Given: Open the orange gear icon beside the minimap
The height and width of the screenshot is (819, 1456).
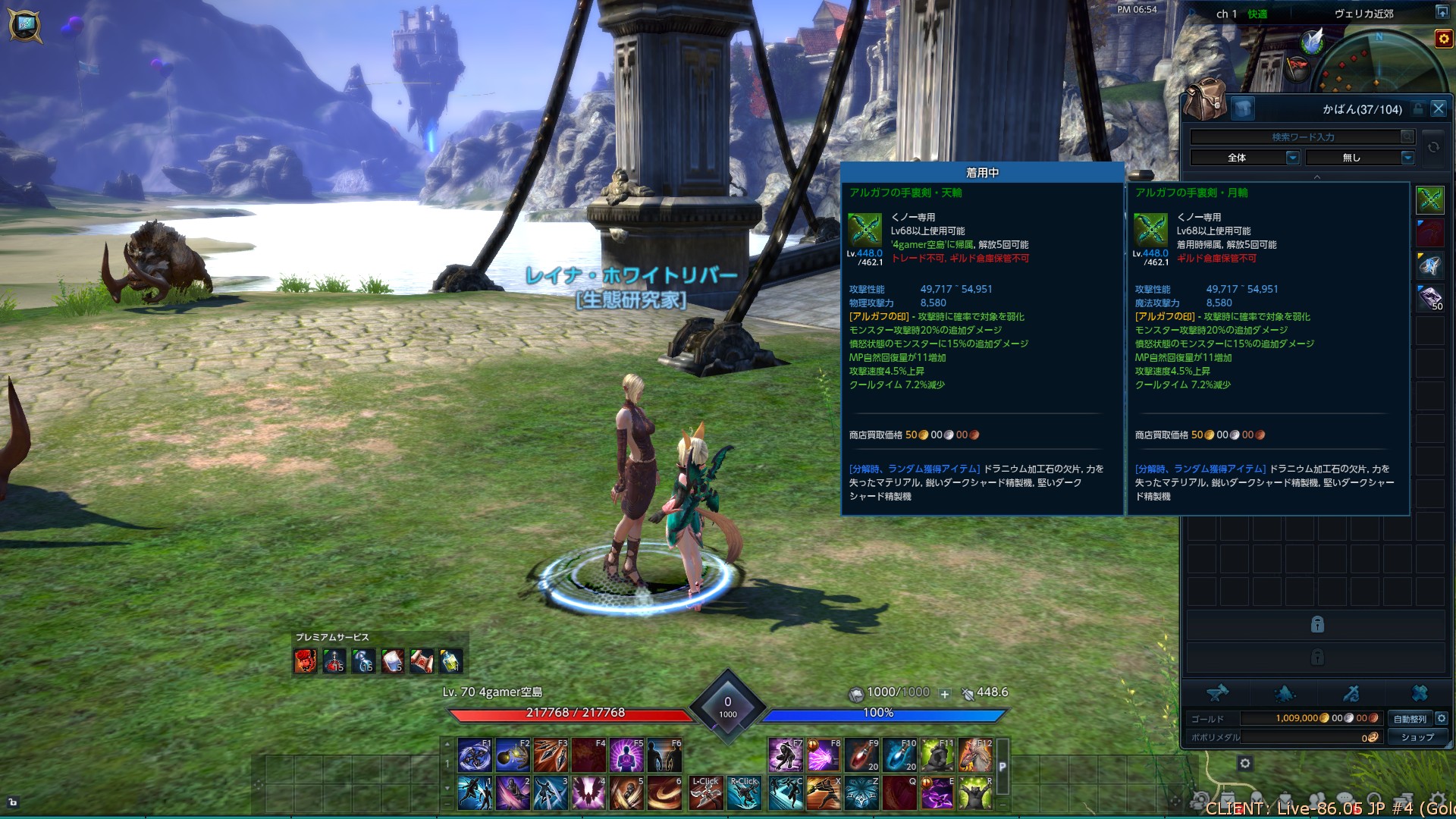Looking at the screenshot, I should (1443, 39).
